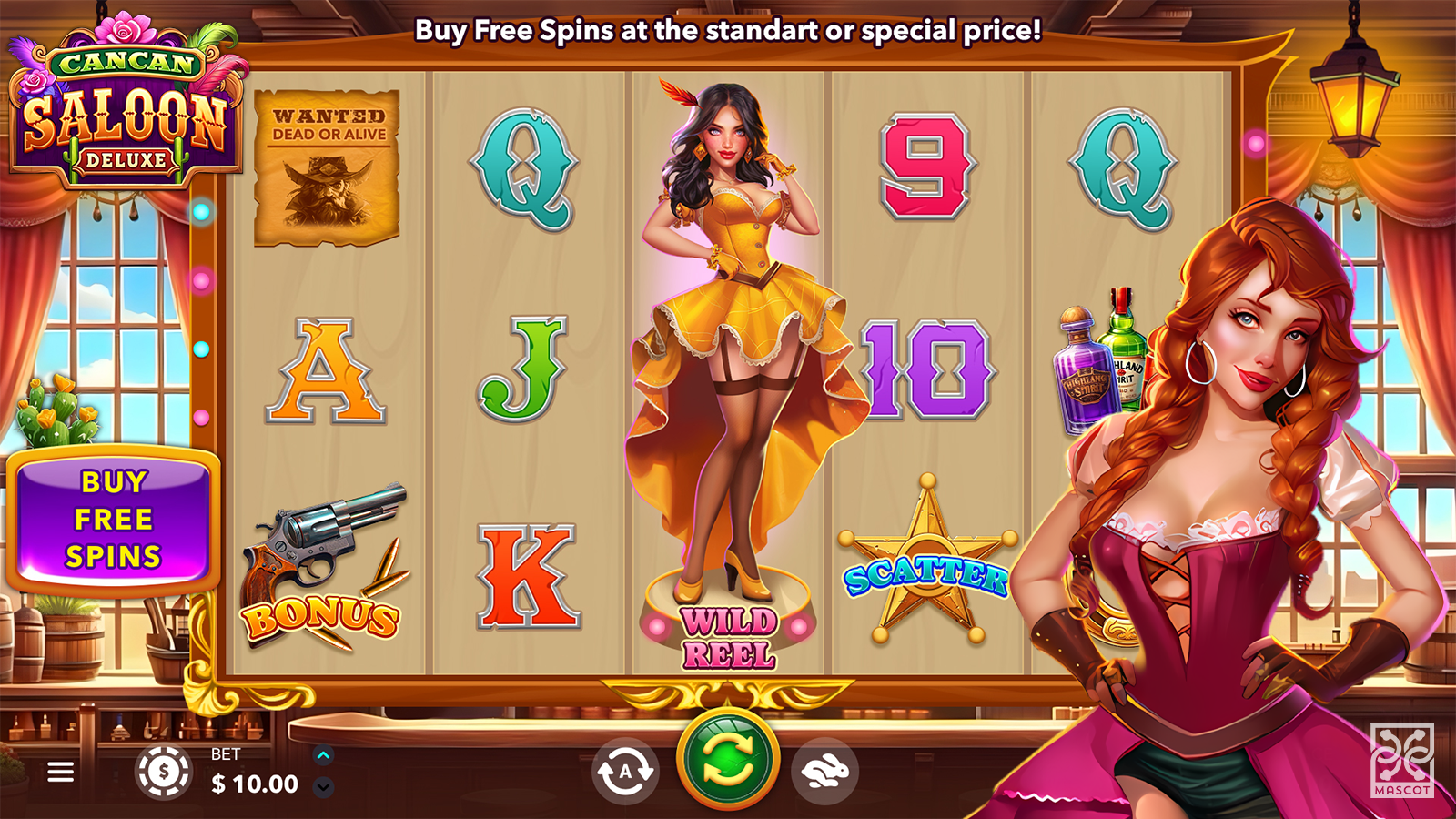The height and width of the screenshot is (819, 1456).
Task: Open the hamburger menu
Action: click(61, 773)
